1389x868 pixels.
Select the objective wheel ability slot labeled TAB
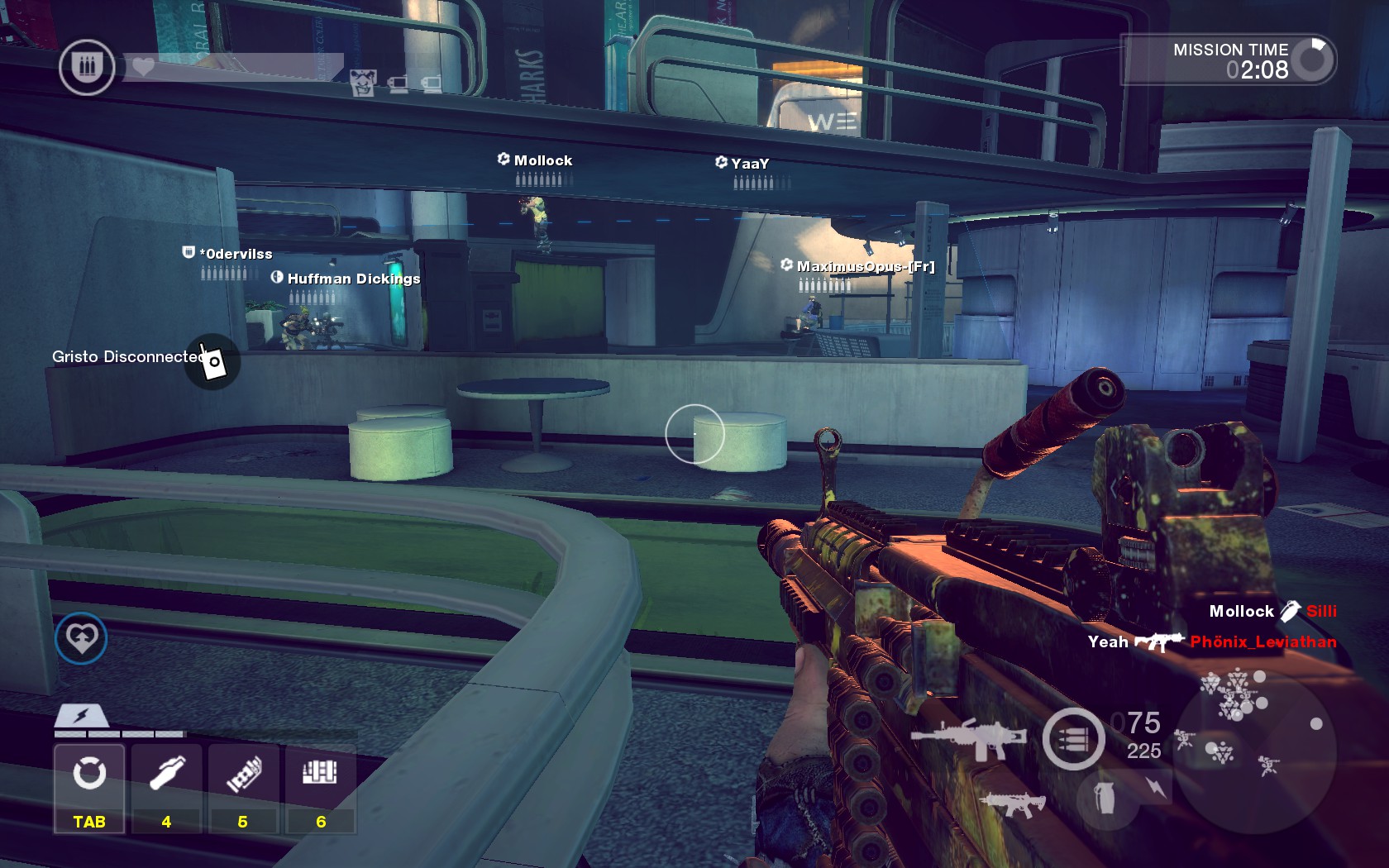pyautogui.click(x=89, y=787)
